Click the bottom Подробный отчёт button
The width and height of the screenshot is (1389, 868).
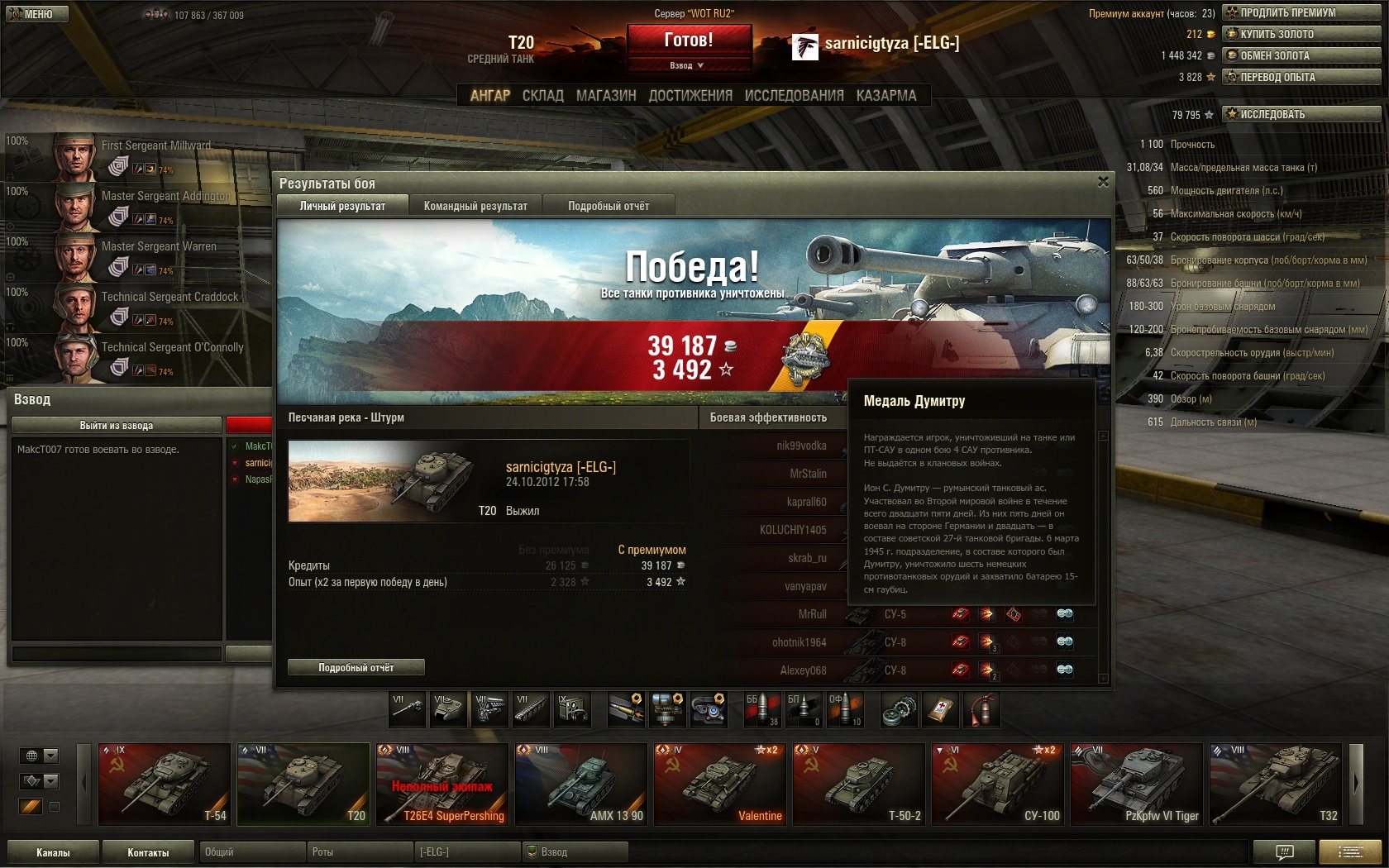[x=356, y=667]
